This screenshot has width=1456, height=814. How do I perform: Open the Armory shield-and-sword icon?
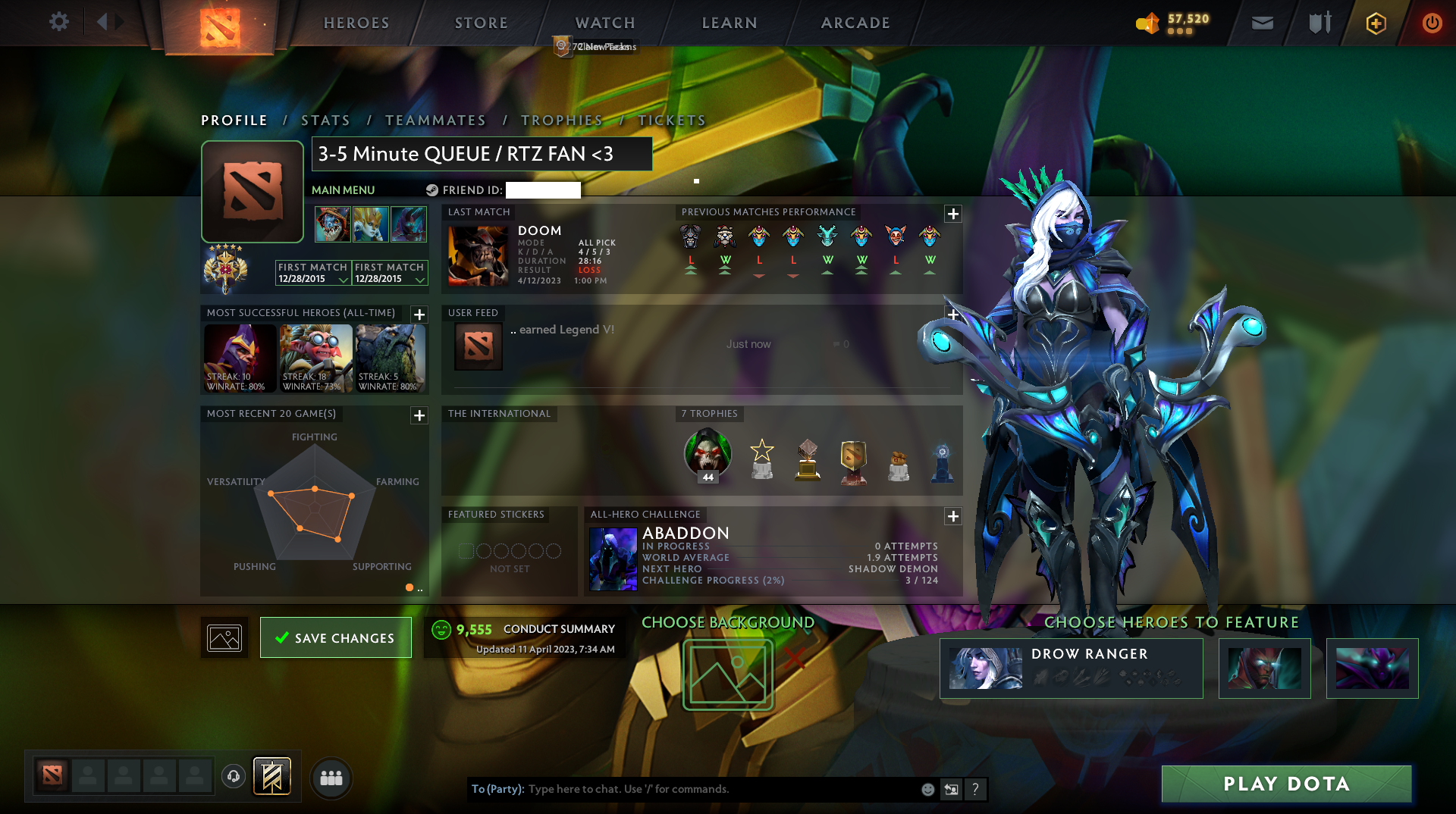pos(1318,23)
